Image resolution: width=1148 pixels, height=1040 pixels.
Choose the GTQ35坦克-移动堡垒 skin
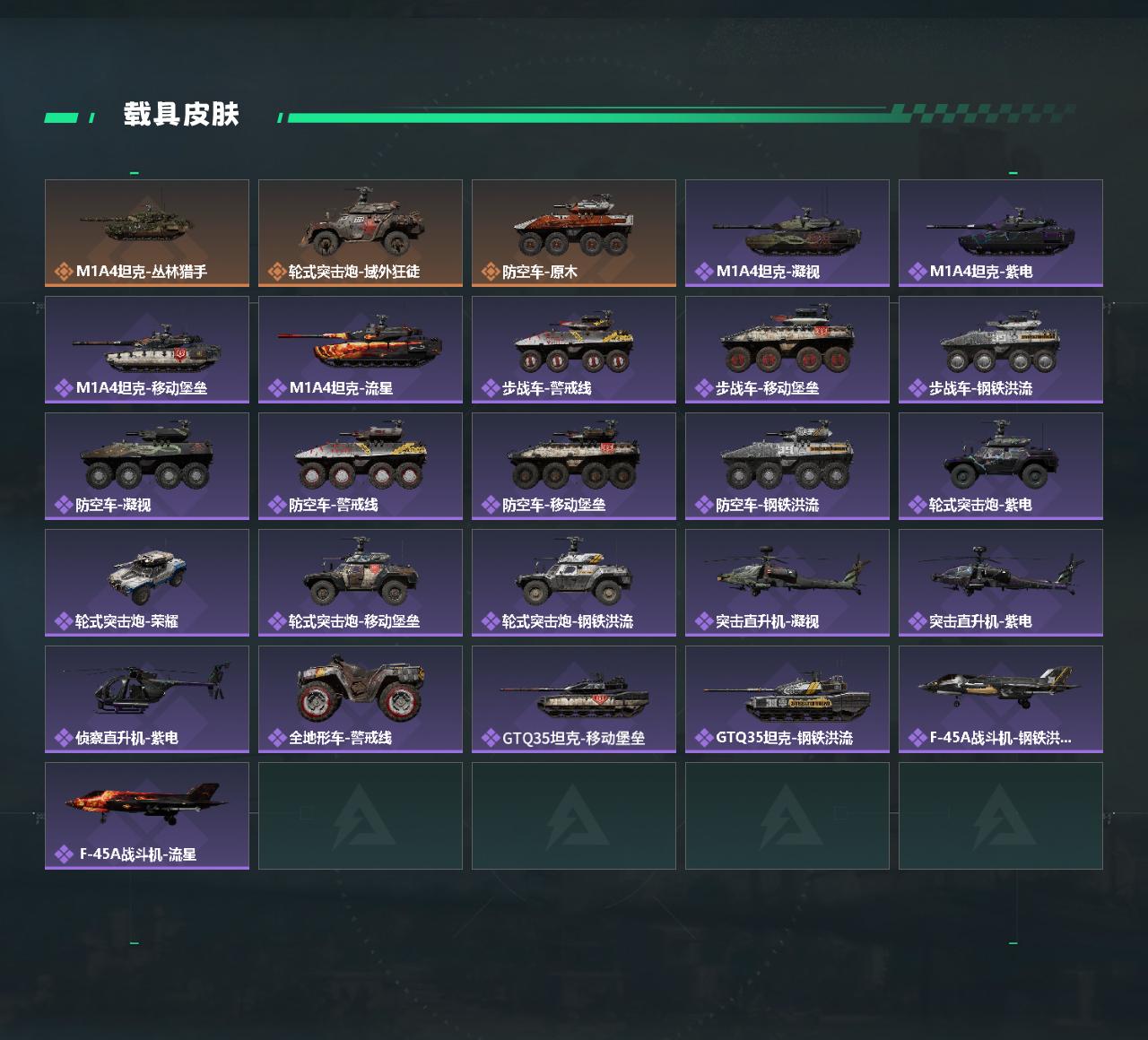574,699
